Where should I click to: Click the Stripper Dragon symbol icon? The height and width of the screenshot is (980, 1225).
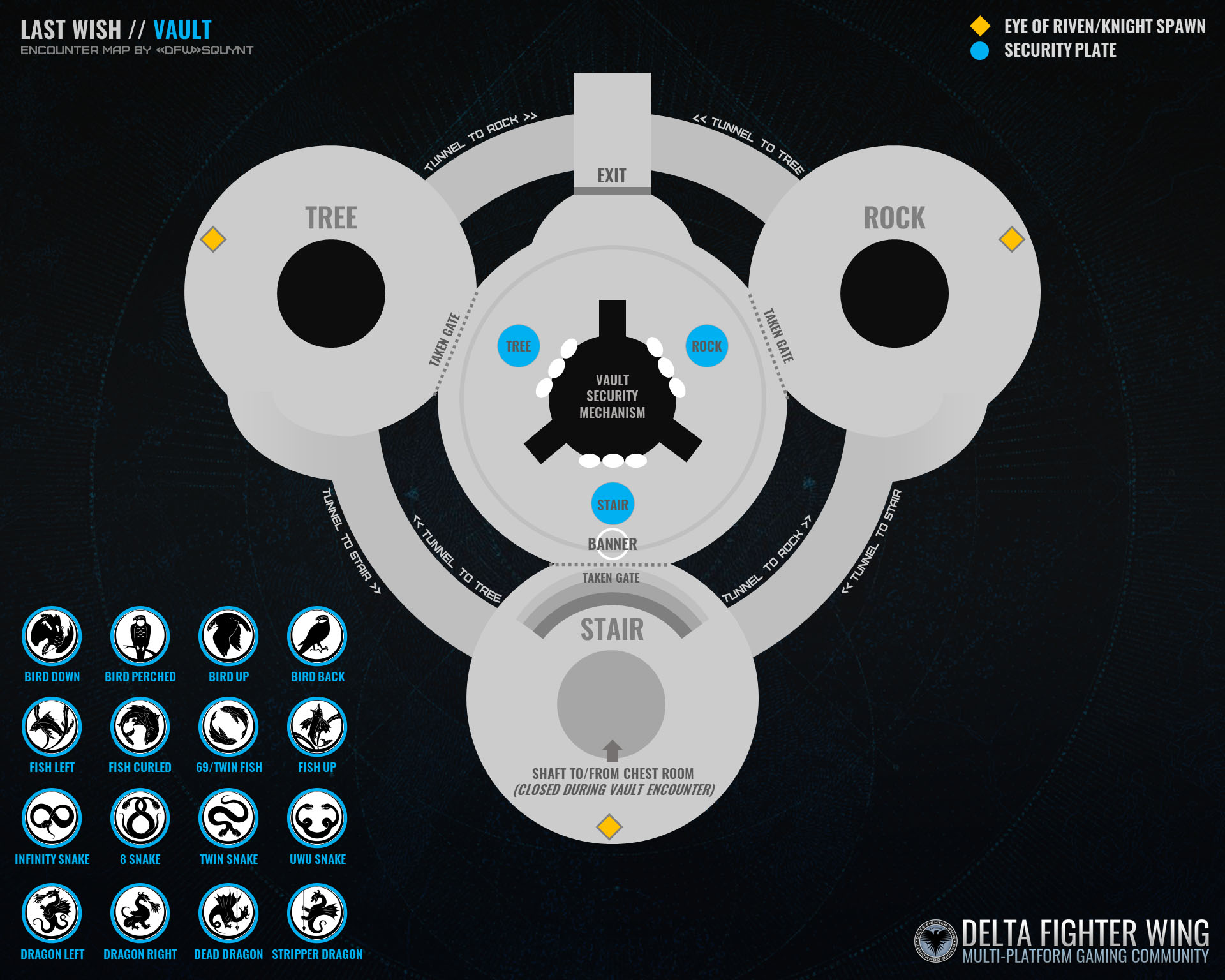[317, 913]
